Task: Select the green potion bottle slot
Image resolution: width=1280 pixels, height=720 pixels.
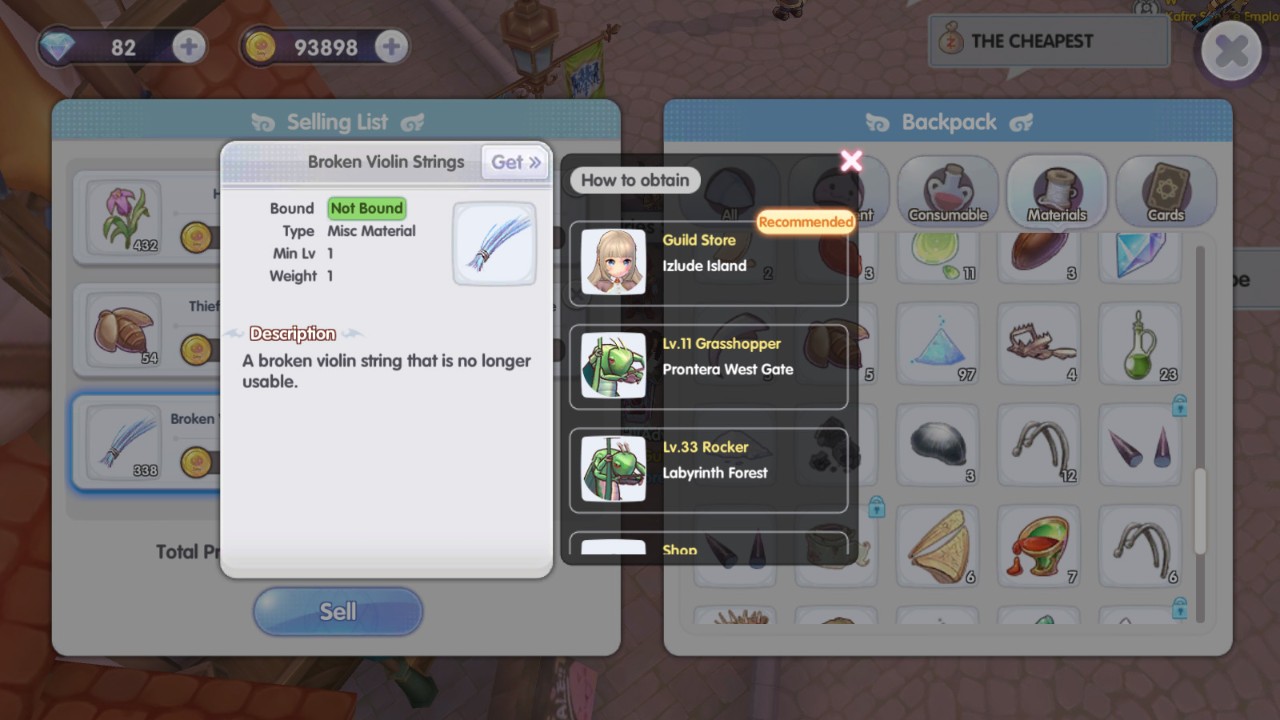Action: tap(1139, 346)
